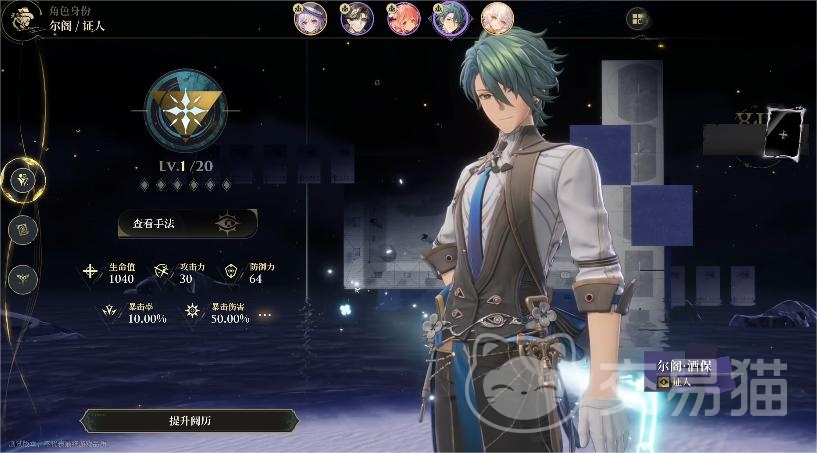The image size is (817, 453).
Task: Open the 查看手法 skill view button
Action: [187, 223]
